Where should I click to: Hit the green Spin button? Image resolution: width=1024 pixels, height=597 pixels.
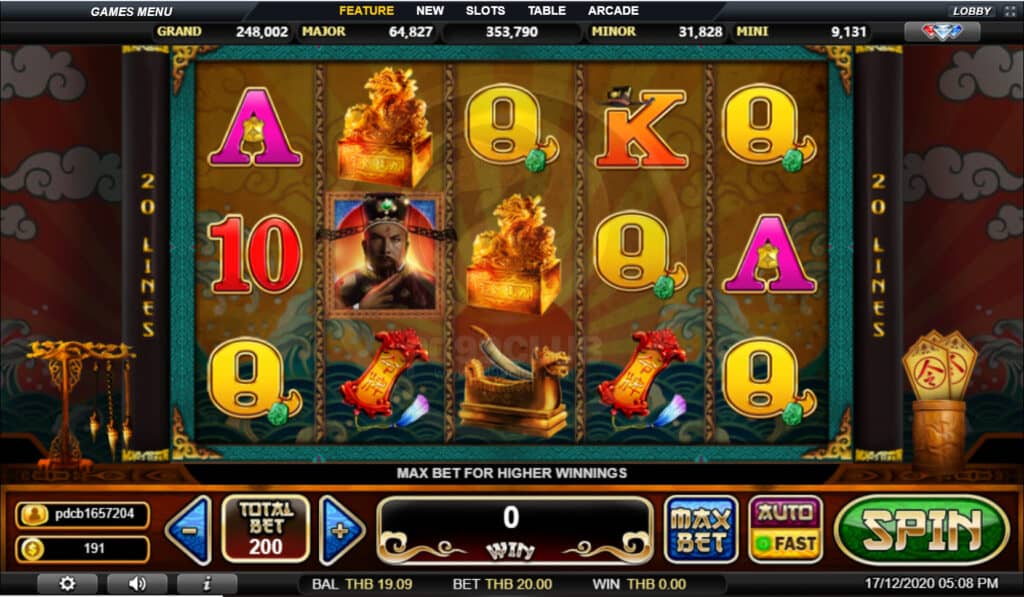(921, 529)
